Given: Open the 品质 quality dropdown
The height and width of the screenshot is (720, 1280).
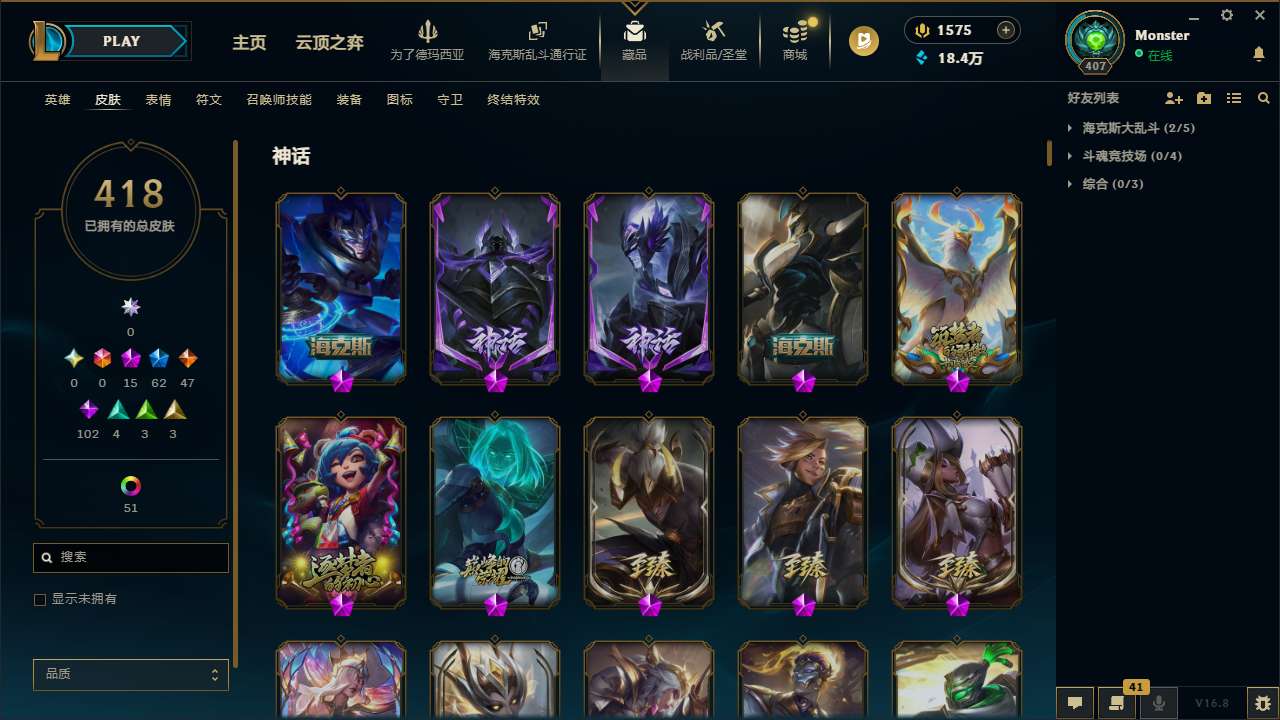Looking at the screenshot, I should pyautogui.click(x=130, y=674).
